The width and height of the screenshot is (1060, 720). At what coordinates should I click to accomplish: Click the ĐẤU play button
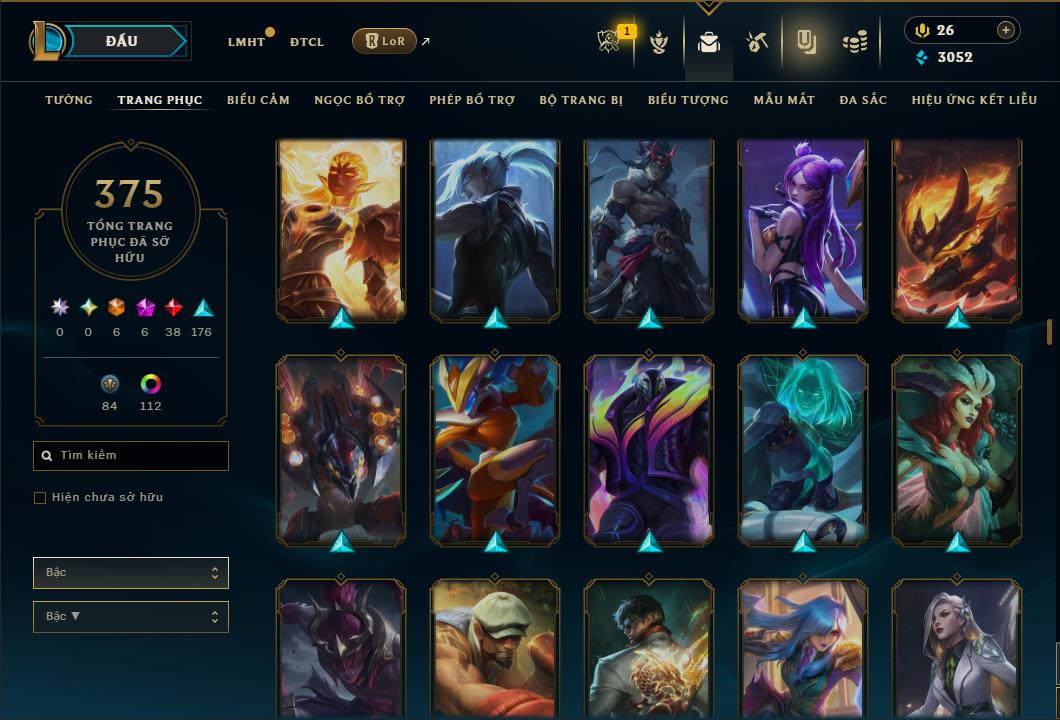coord(121,41)
